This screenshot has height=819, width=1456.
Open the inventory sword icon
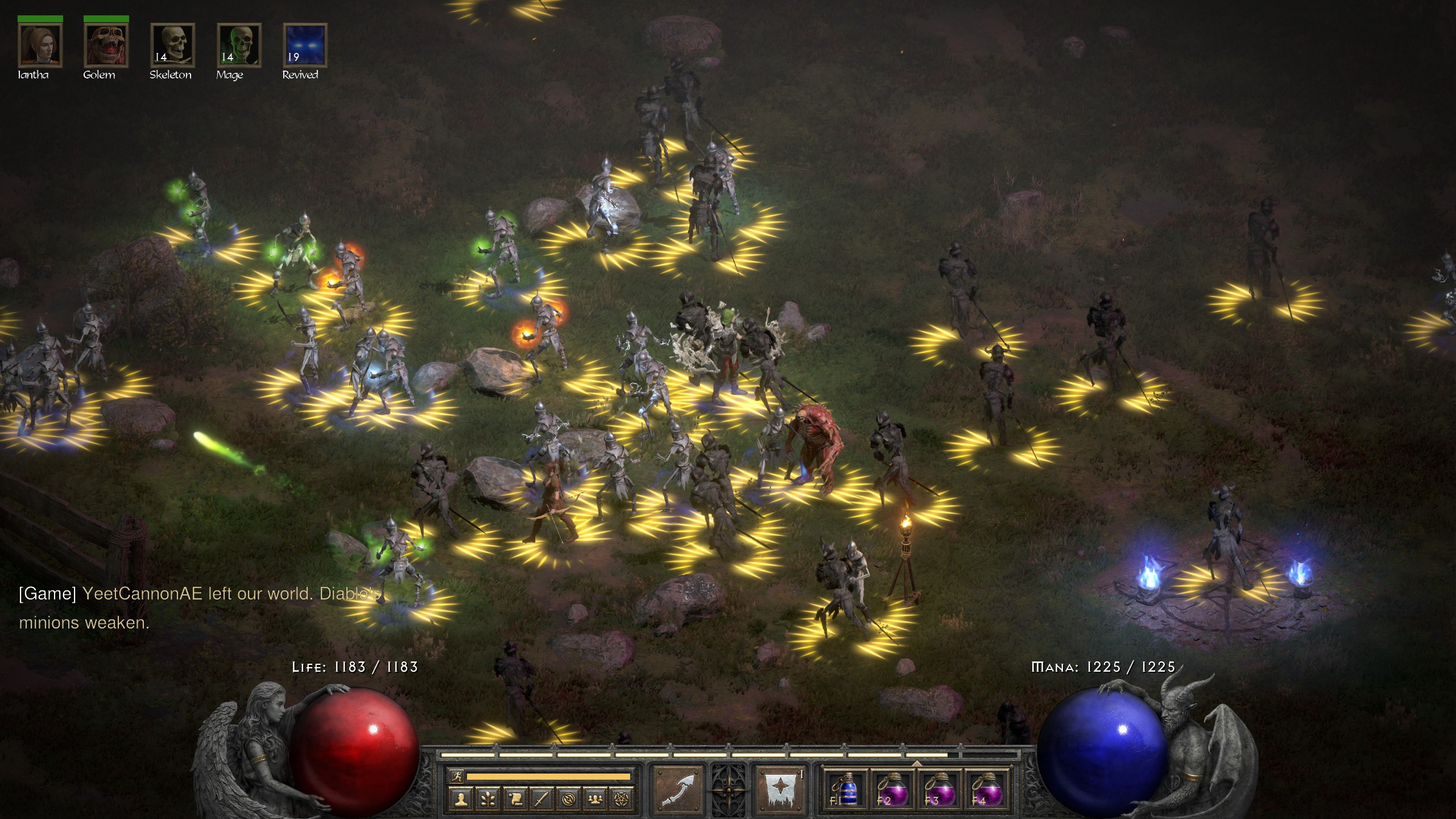click(x=541, y=800)
